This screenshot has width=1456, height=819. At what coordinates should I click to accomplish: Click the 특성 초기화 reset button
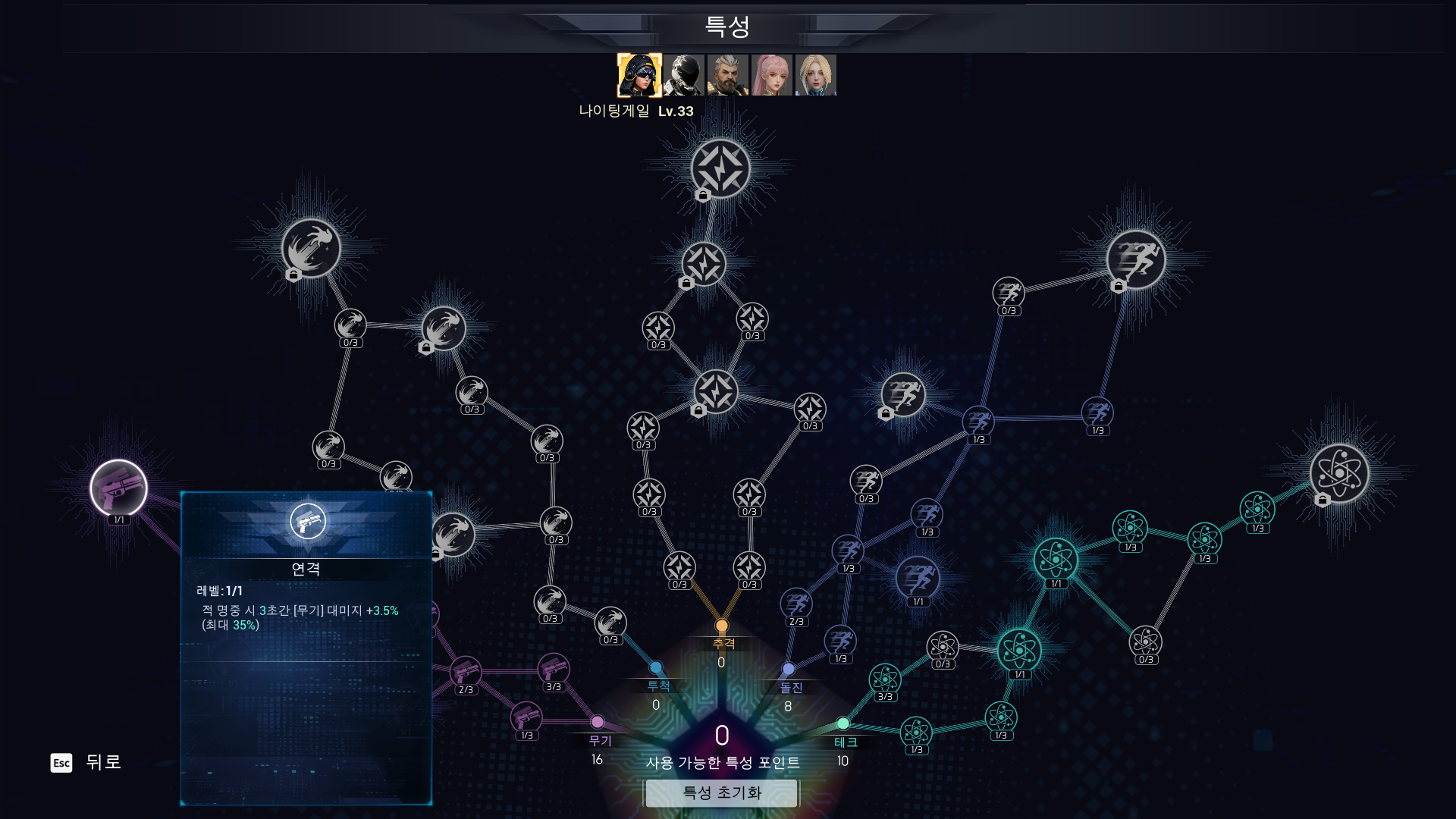point(721,793)
